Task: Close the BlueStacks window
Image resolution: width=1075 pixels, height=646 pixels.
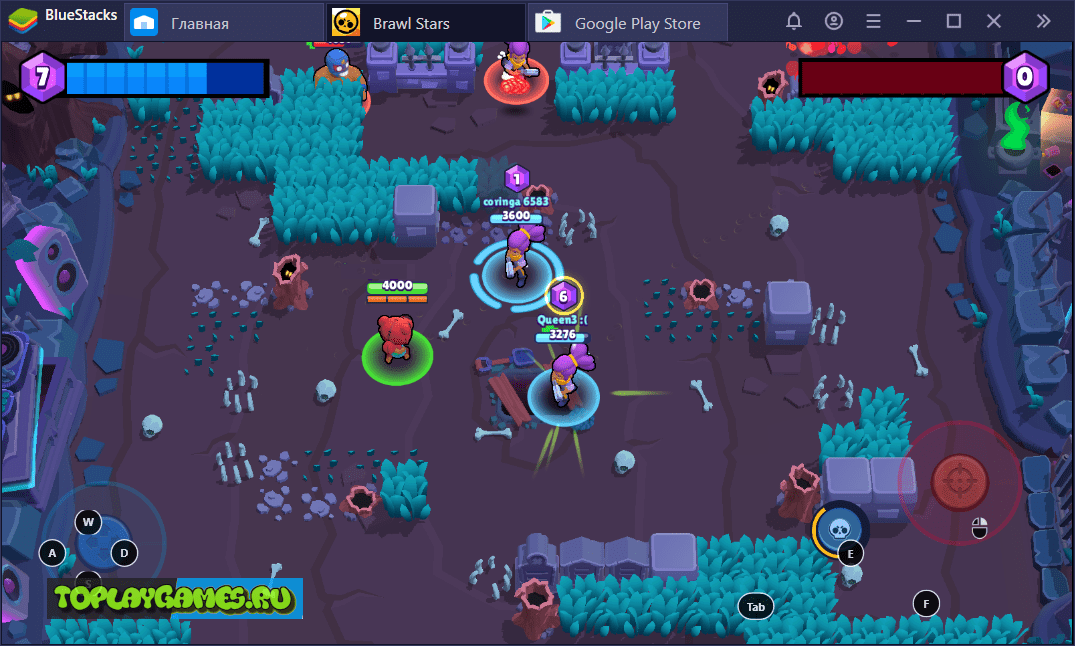Action: (994, 21)
